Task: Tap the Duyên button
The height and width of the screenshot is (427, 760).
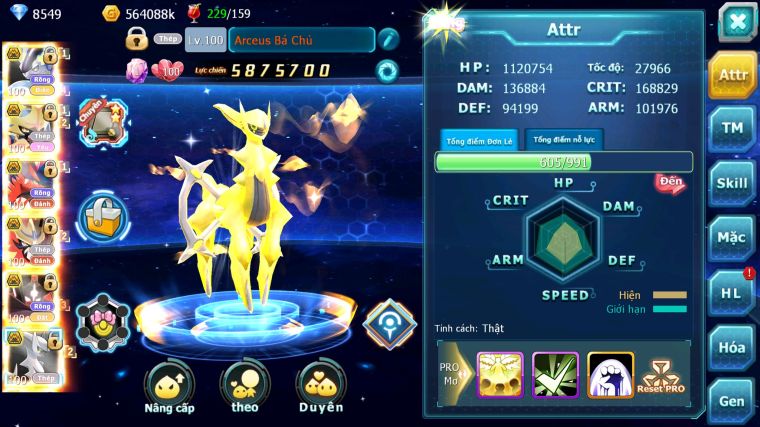Action: [x=320, y=387]
